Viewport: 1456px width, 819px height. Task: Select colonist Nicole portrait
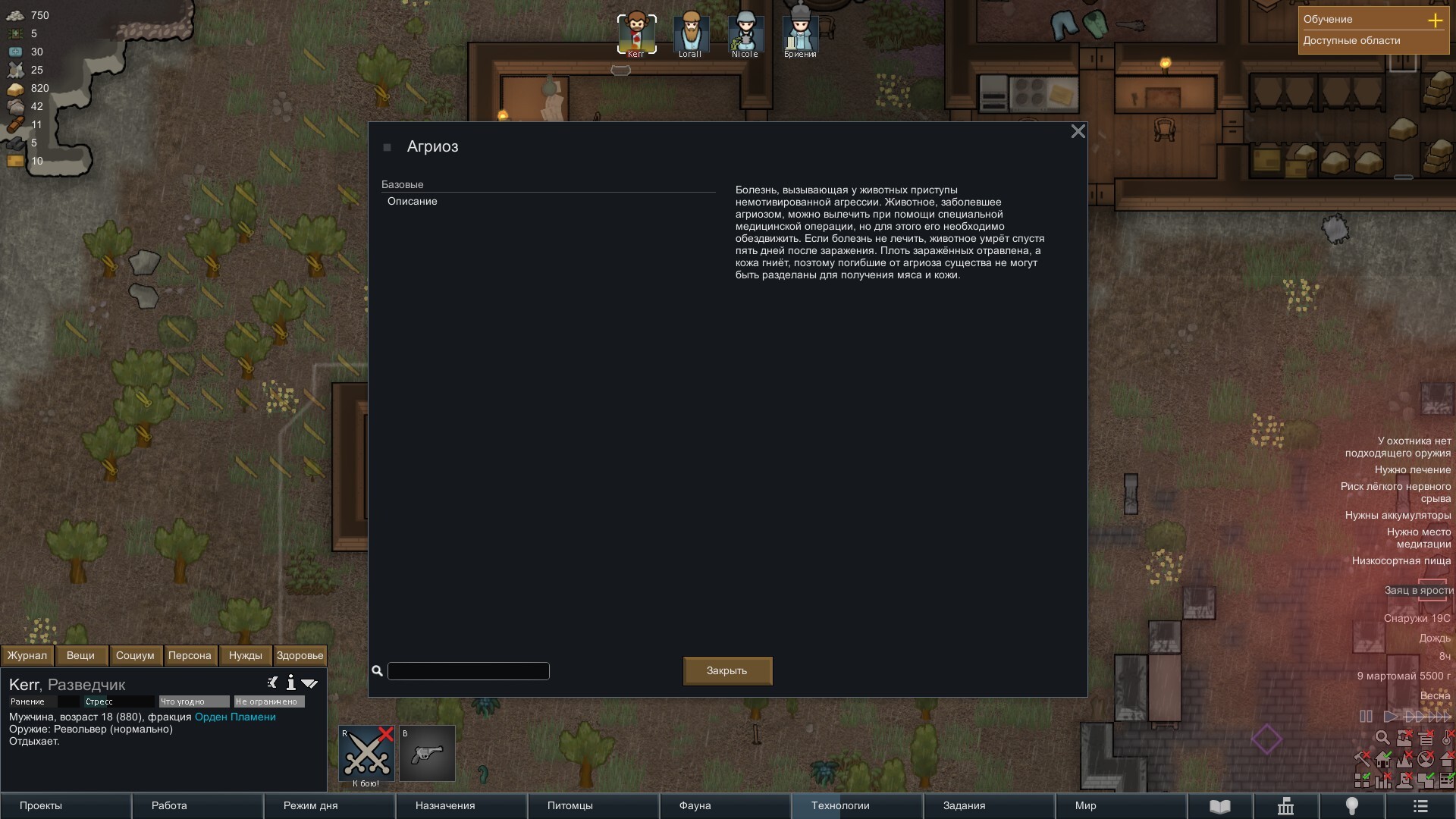pos(745,33)
